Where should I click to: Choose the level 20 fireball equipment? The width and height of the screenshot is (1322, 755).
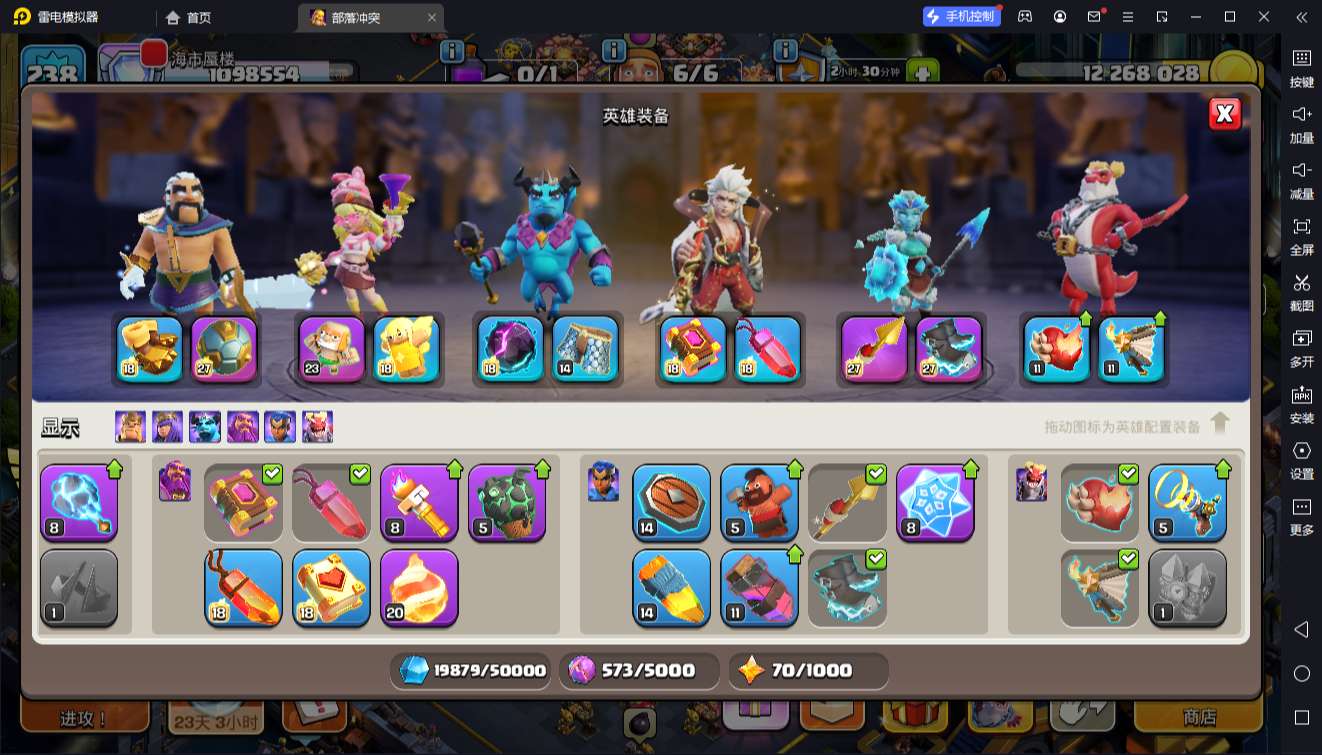click(419, 588)
